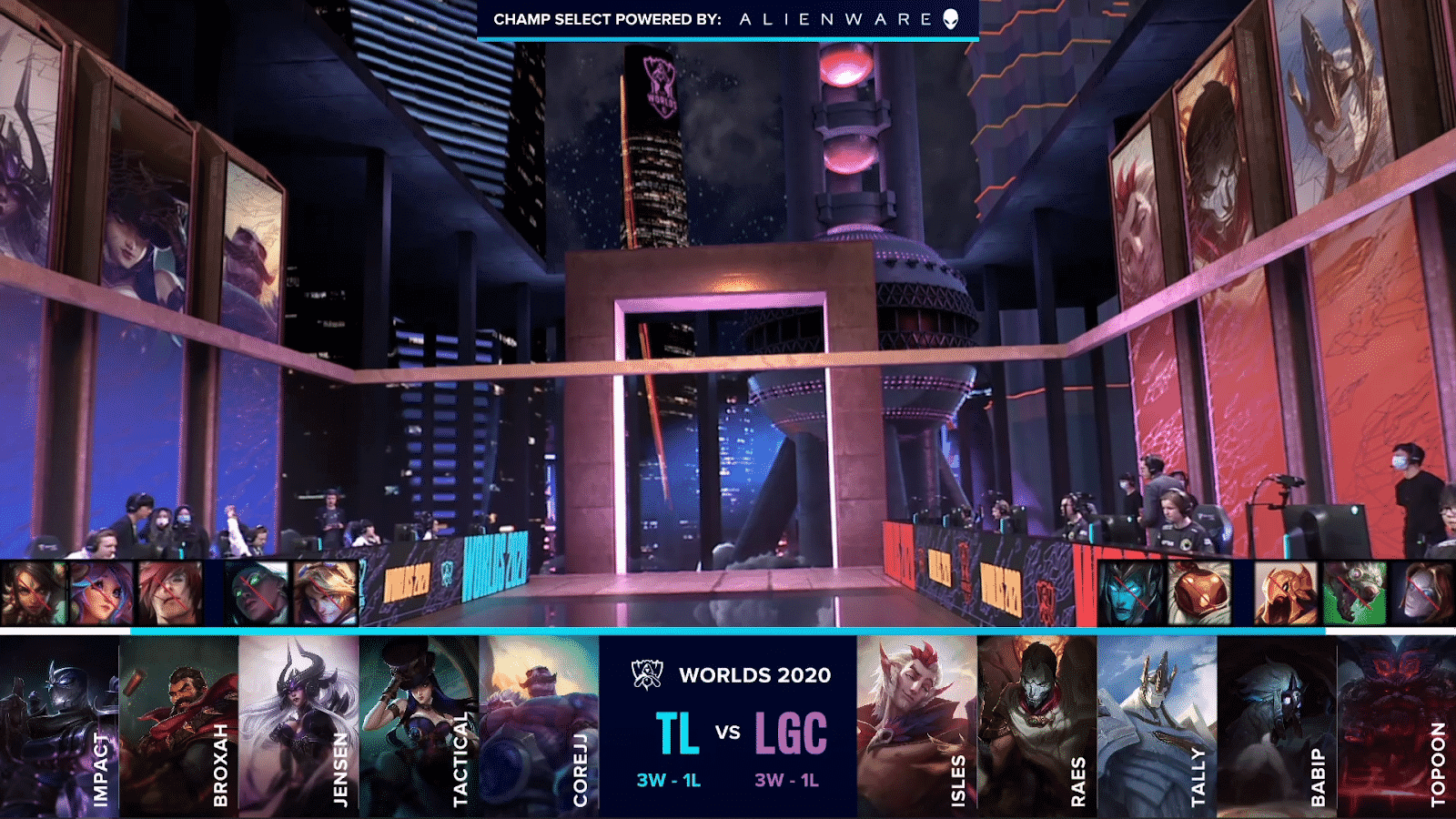Choose Topoon's champion pick card
This screenshot has height=819, width=1456.
pyautogui.click(x=1397, y=725)
